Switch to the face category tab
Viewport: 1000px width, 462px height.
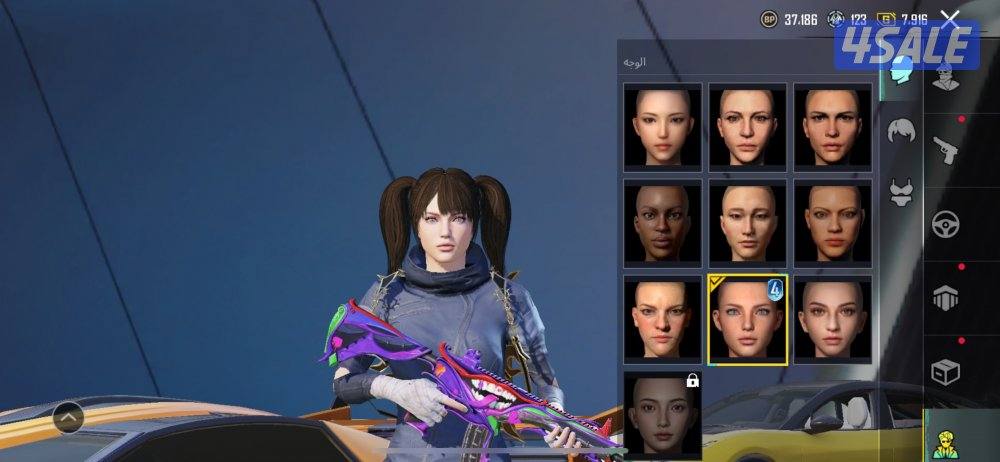[x=902, y=74]
